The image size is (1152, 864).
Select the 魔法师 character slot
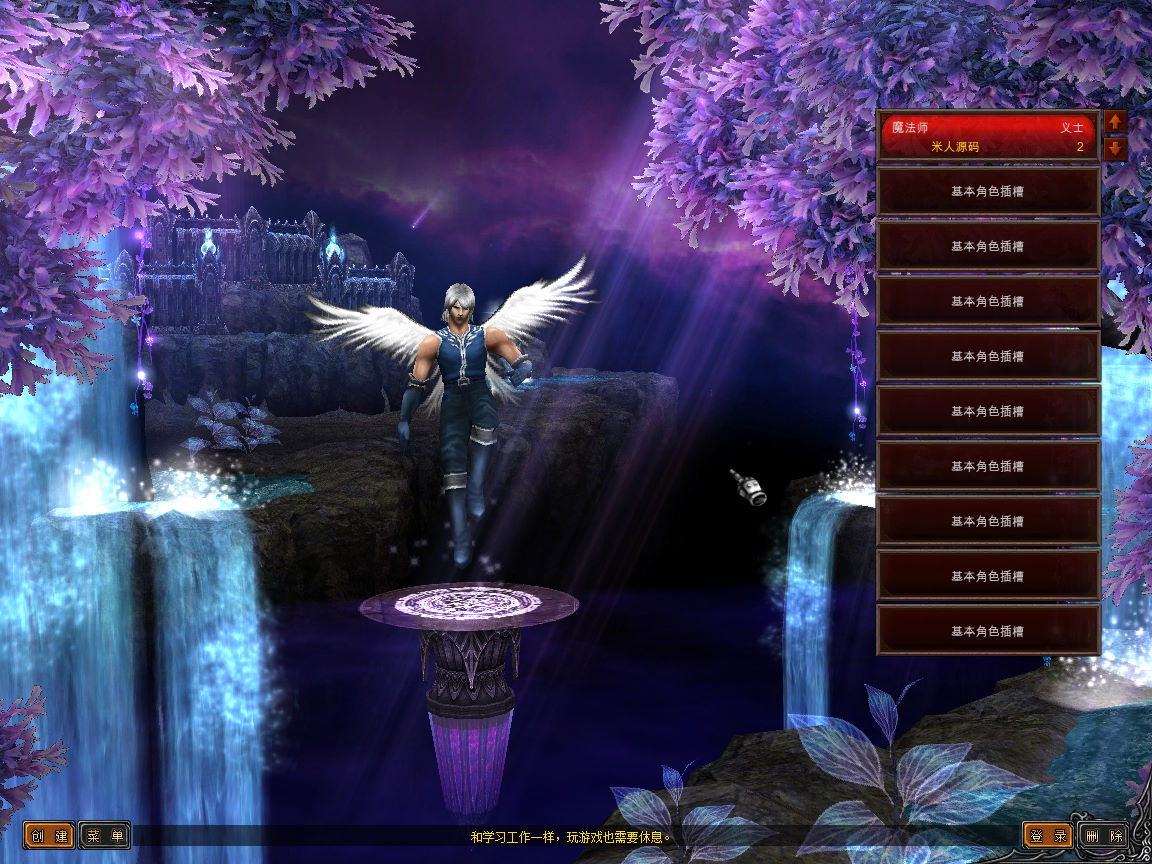coord(987,136)
